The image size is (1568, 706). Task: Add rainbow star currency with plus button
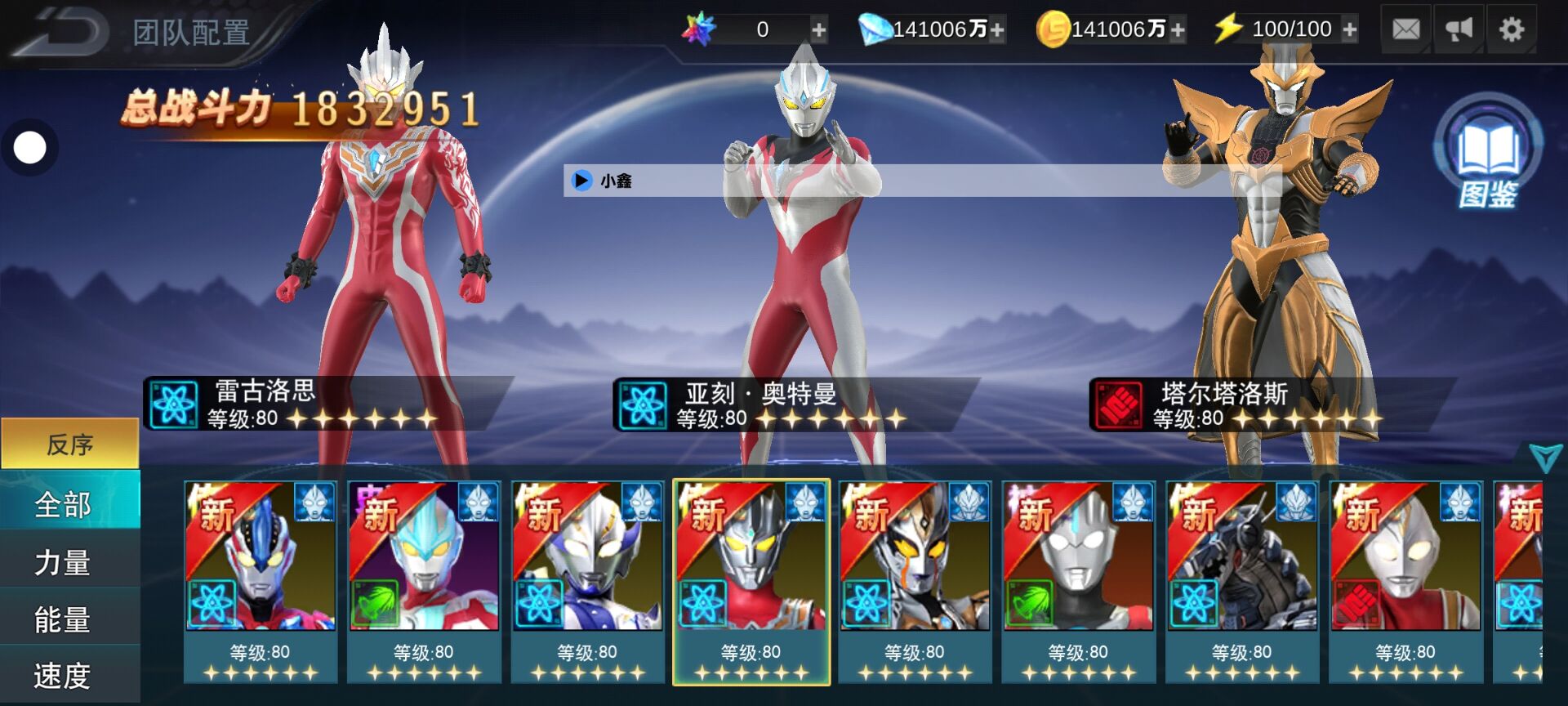coord(818,31)
